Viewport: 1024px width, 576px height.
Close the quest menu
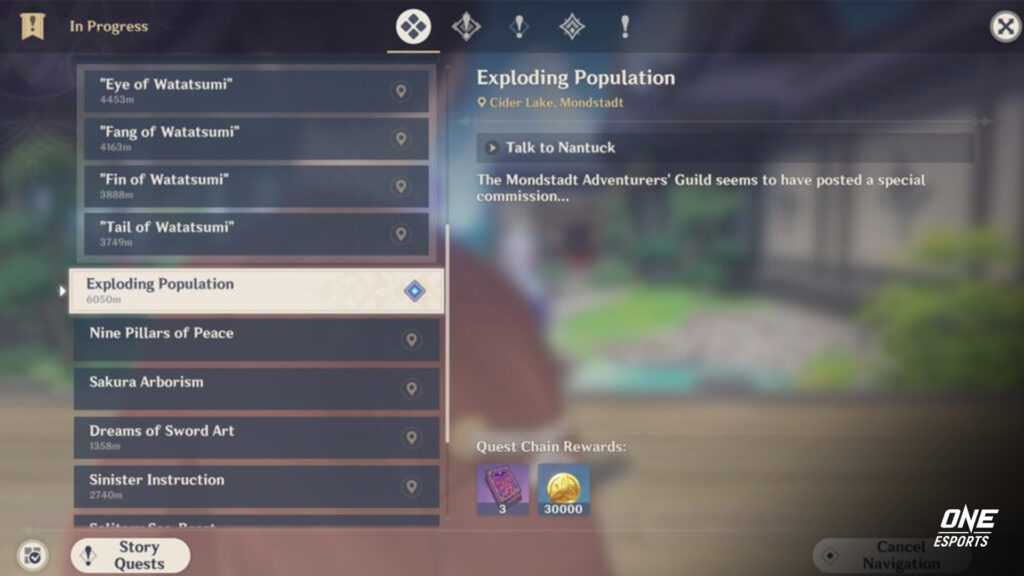click(1004, 27)
